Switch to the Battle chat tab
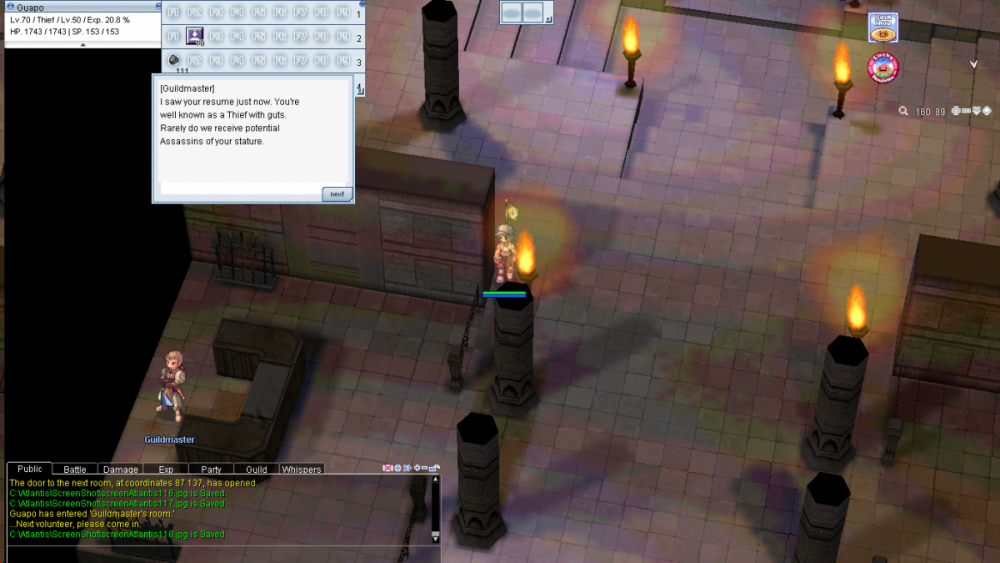 tap(75, 469)
